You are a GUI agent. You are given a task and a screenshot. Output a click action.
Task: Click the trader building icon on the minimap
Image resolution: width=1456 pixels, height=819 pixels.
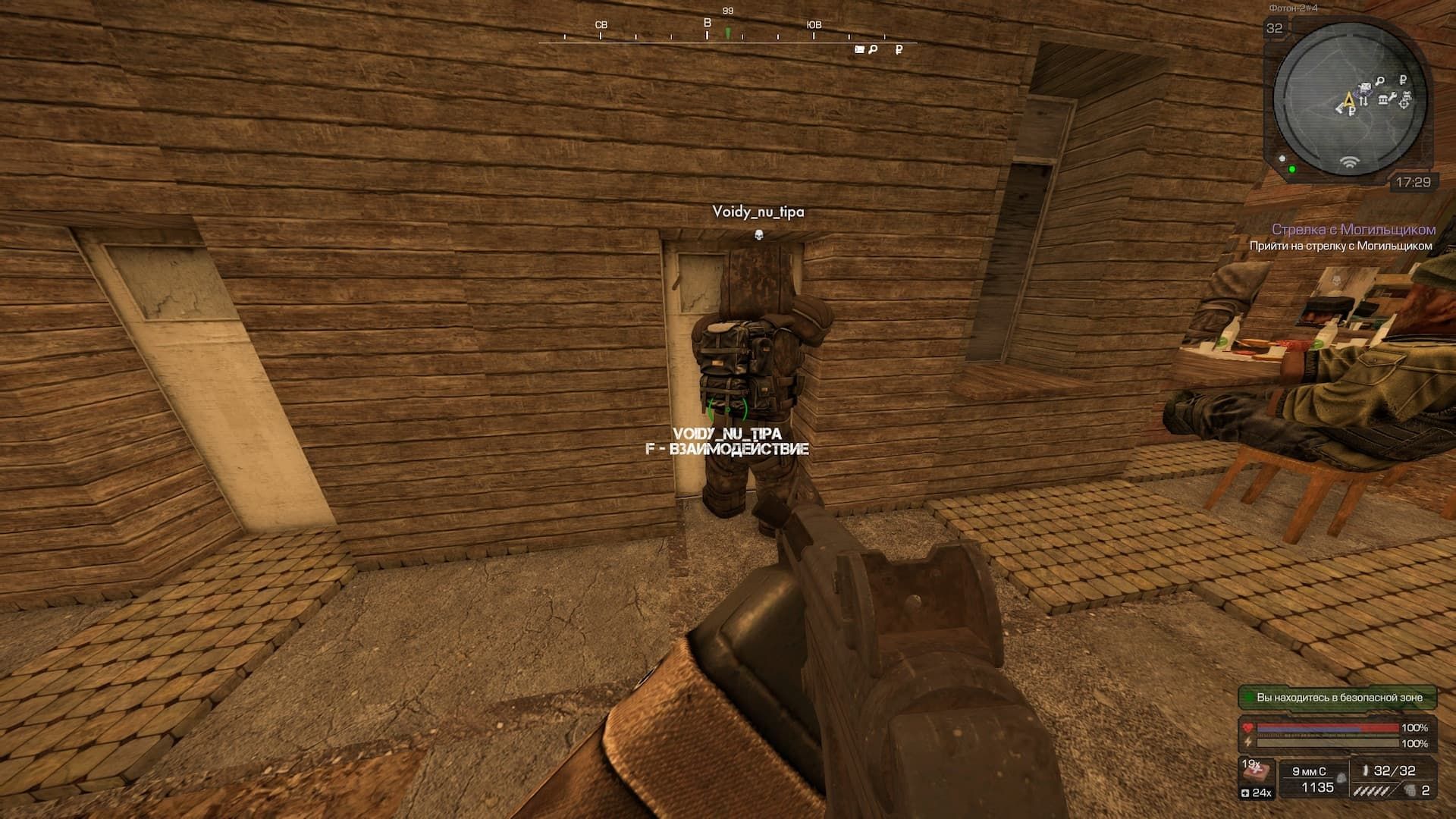pyautogui.click(x=1383, y=100)
